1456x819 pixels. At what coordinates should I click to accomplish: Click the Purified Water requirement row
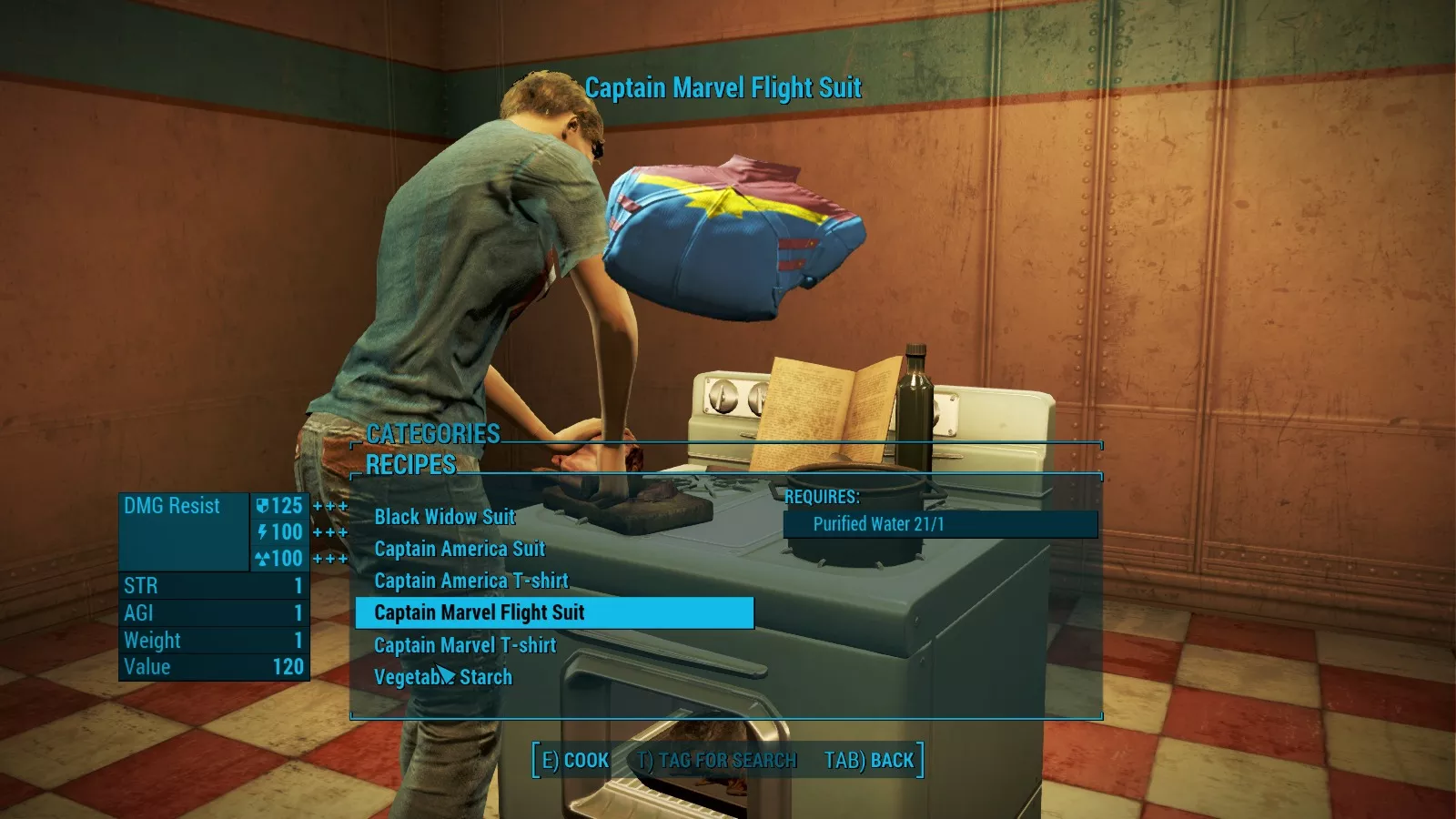pyautogui.click(x=940, y=524)
